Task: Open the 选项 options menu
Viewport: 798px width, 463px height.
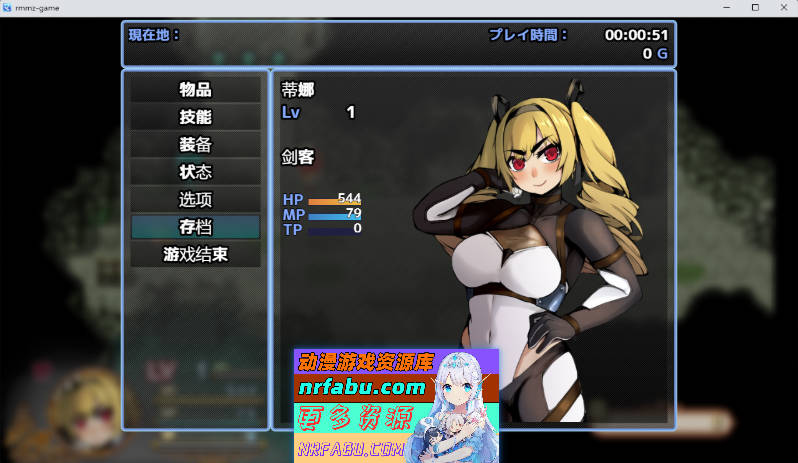Action: (195, 200)
